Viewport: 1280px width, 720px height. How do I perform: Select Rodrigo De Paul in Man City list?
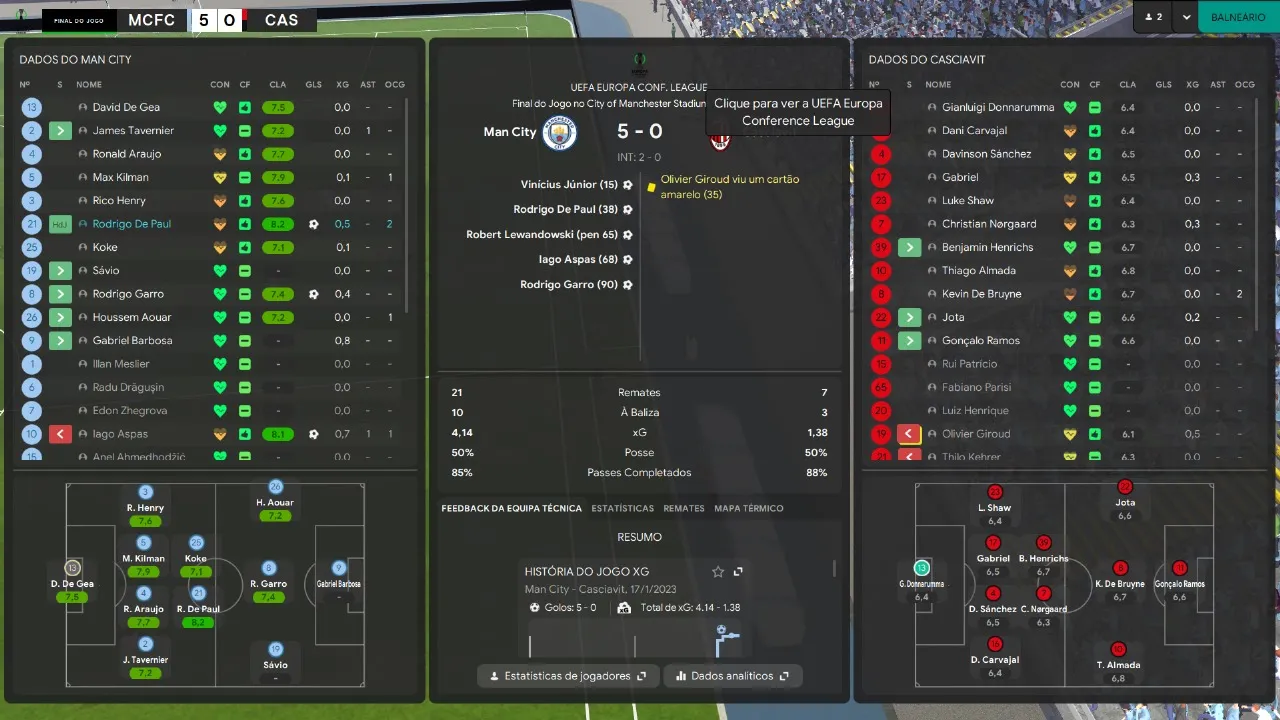(x=132, y=224)
